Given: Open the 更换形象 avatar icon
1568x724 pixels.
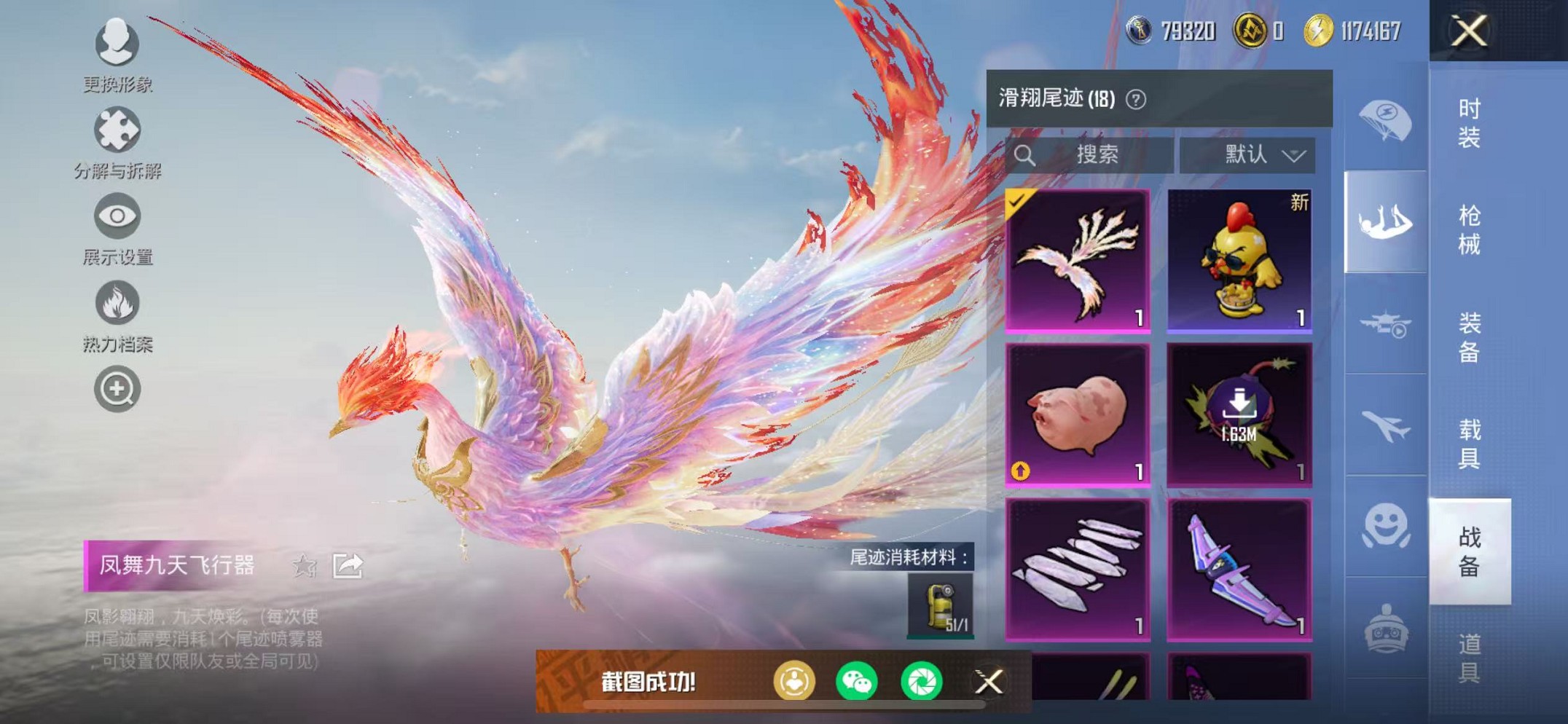Looking at the screenshot, I should pos(117,45).
